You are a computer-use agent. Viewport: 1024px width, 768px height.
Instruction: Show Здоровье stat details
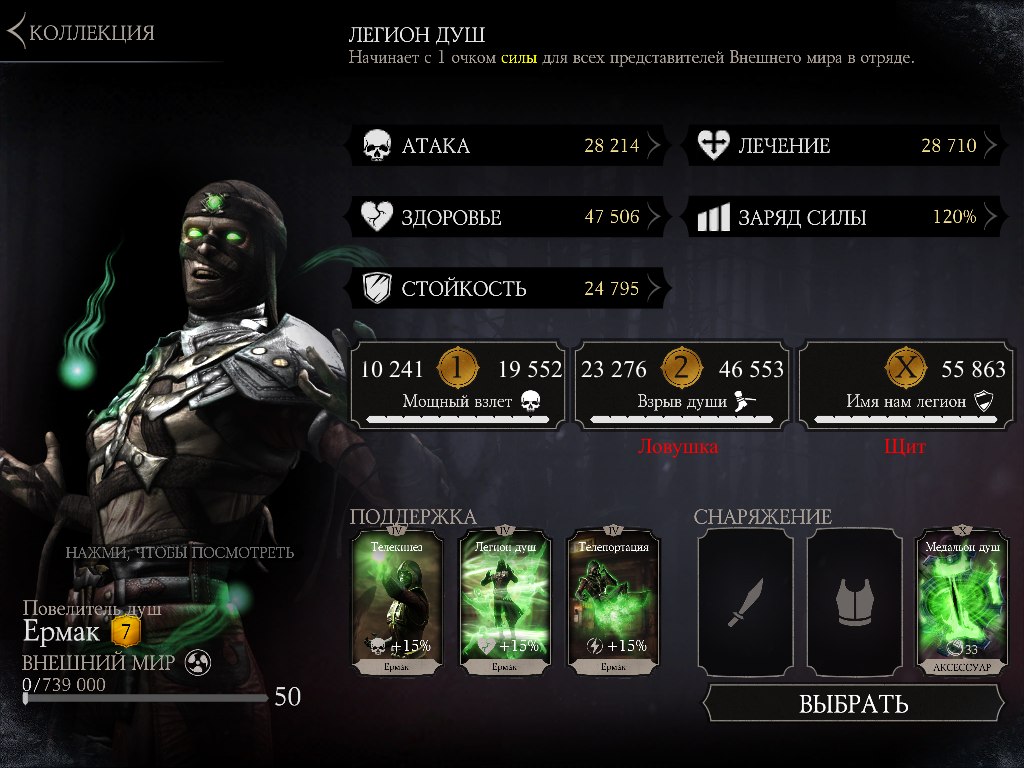[x=506, y=217]
